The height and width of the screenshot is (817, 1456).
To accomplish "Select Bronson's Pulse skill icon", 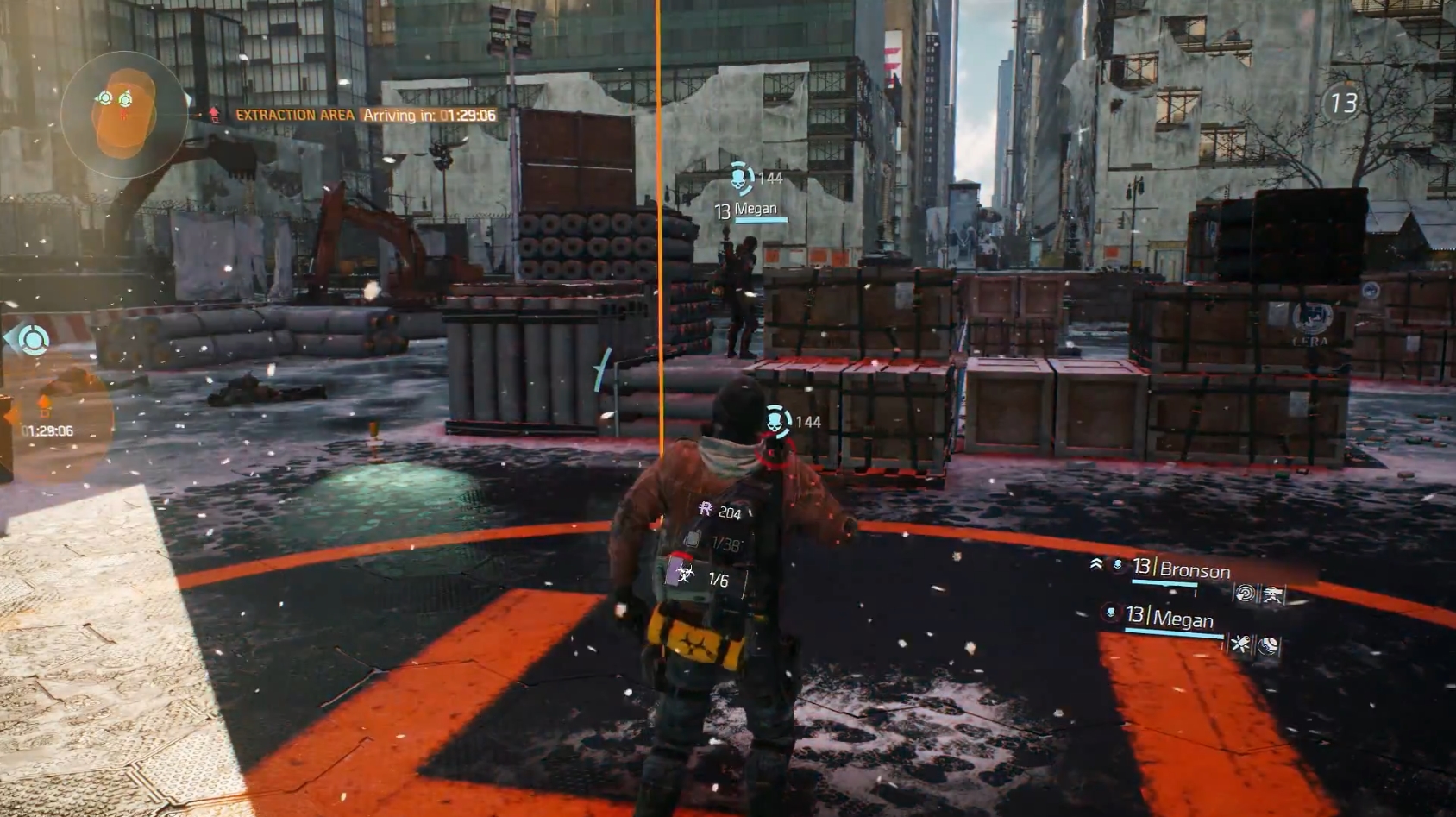I will [1246, 594].
